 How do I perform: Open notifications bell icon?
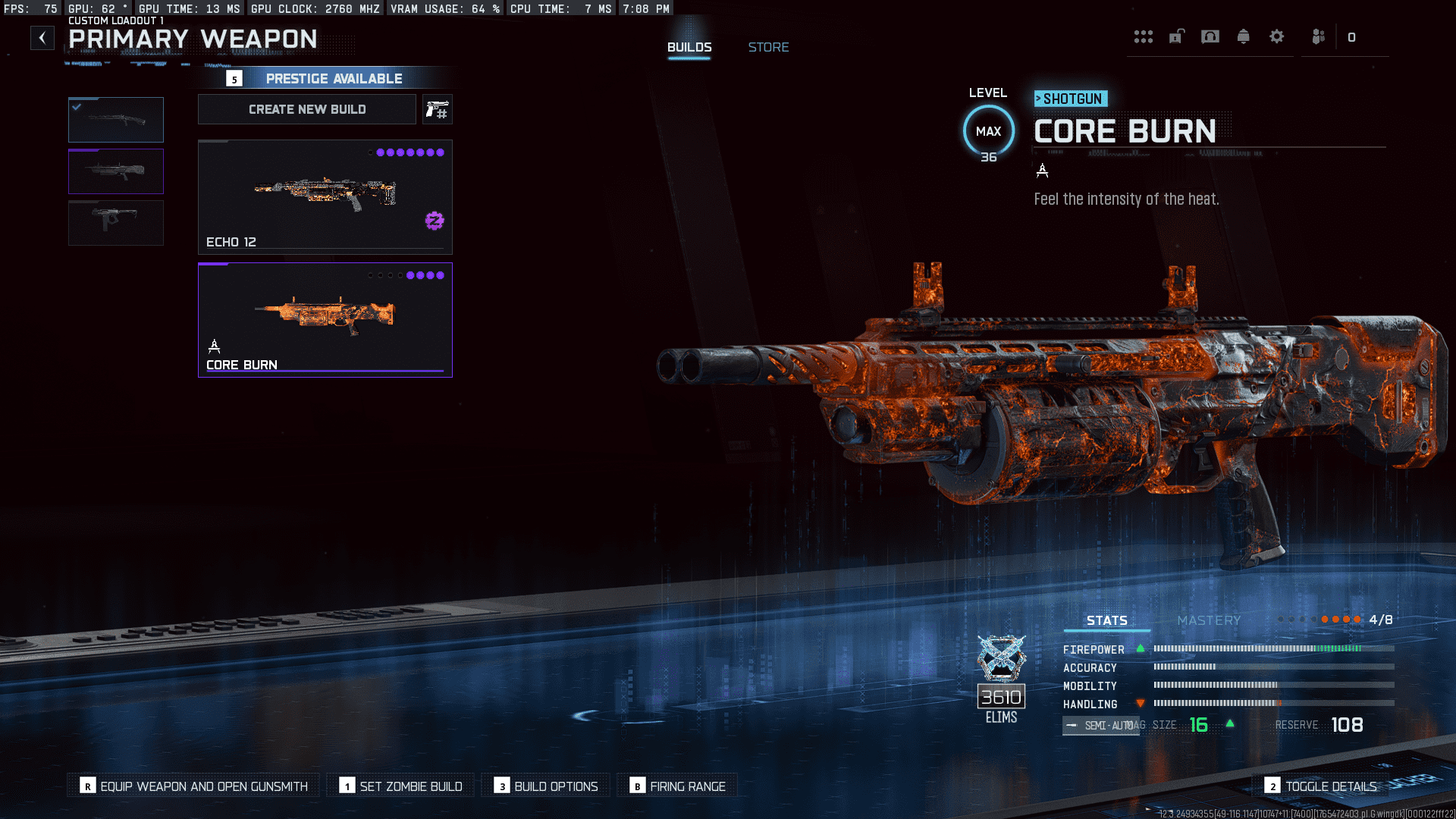pos(1243,36)
